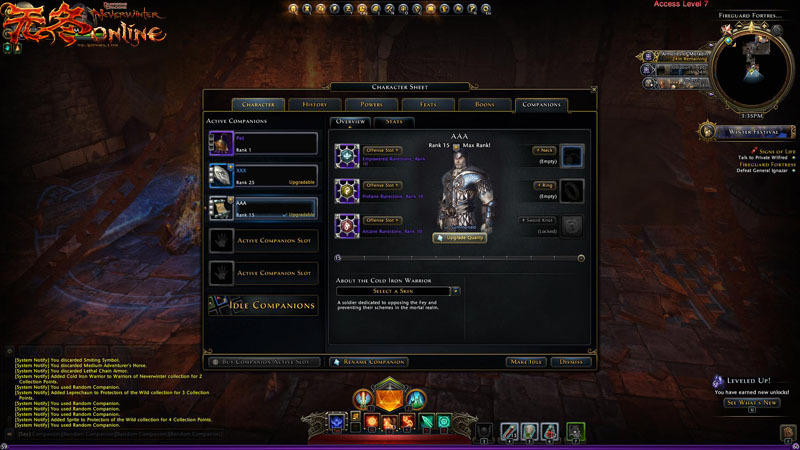Screen dimensions: 800x450
Task: Select the Empowered Runestone offense slot
Action: click(x=349, y=156)
